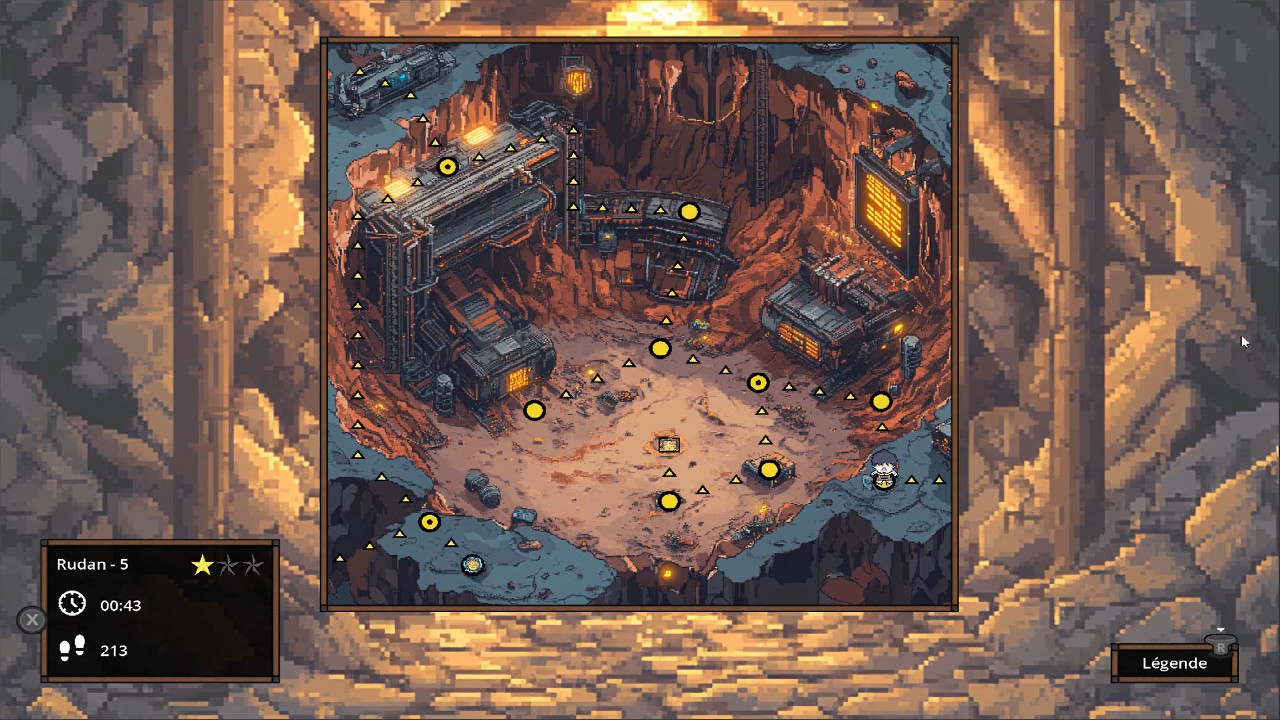Select the yellow circle marker in the crater center
Viewport: 1280px width, 720px height.
tap(661, 349)
